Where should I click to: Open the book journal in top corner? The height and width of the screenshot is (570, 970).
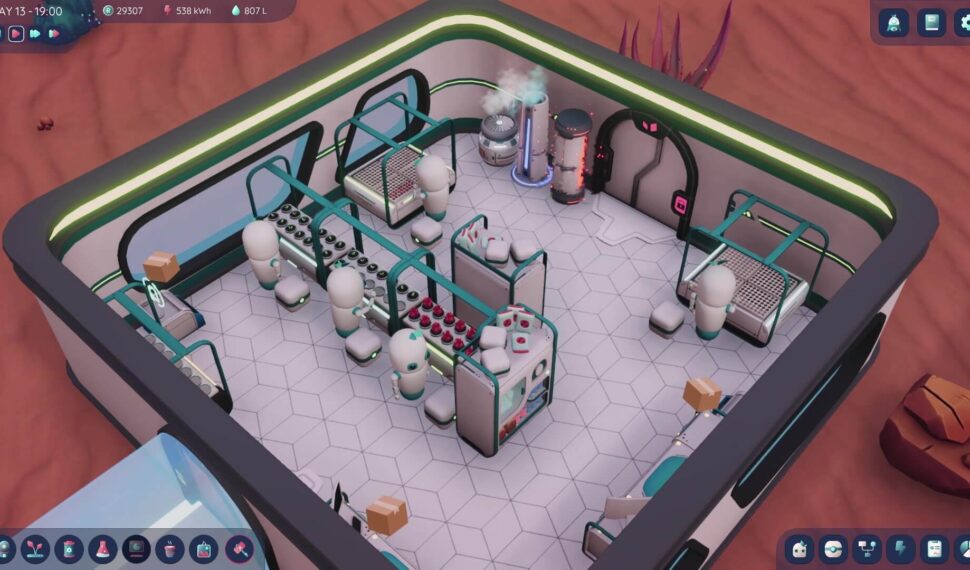coord(932,22)
